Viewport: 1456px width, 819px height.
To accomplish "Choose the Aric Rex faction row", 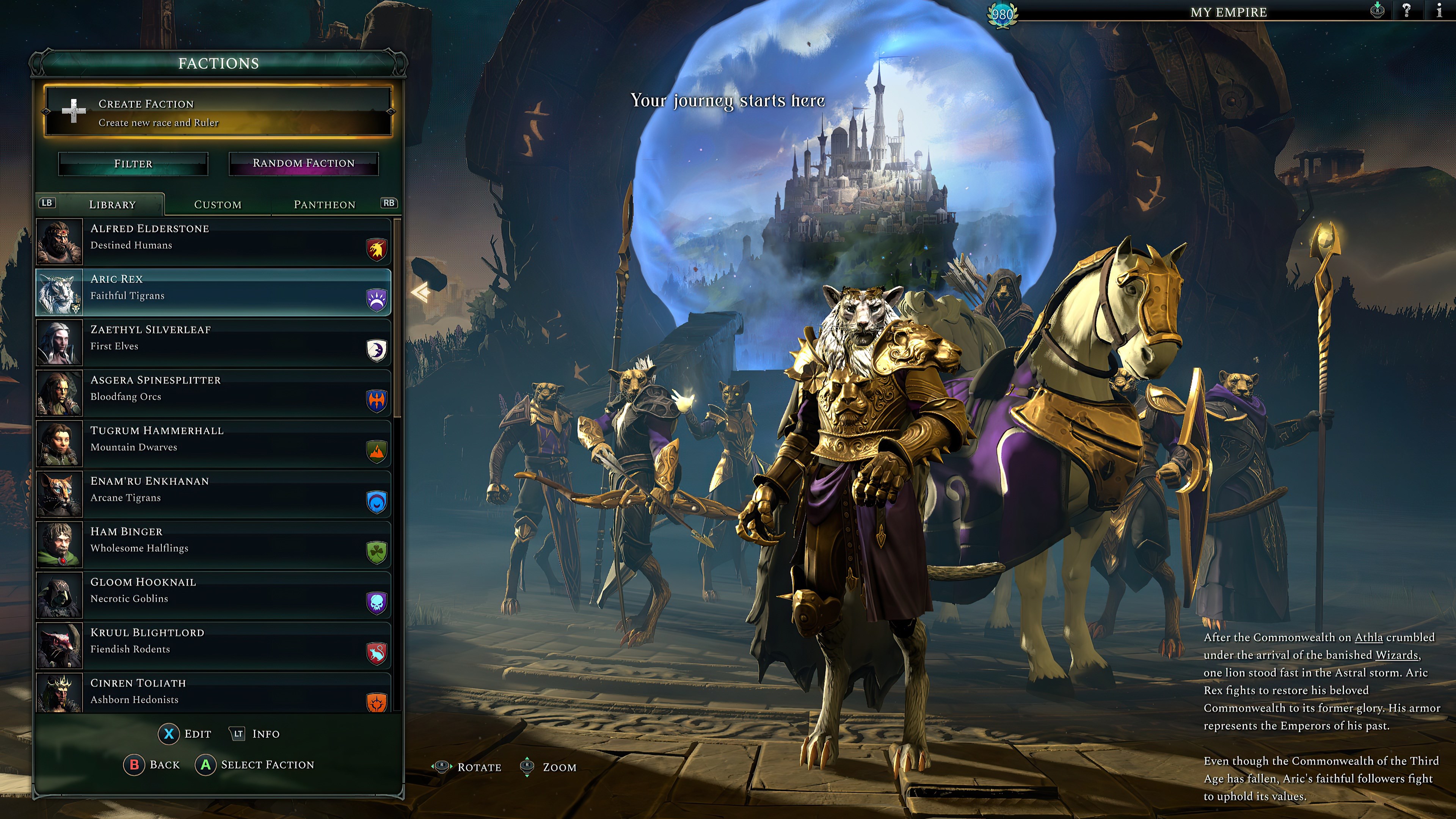I will 213,292.
